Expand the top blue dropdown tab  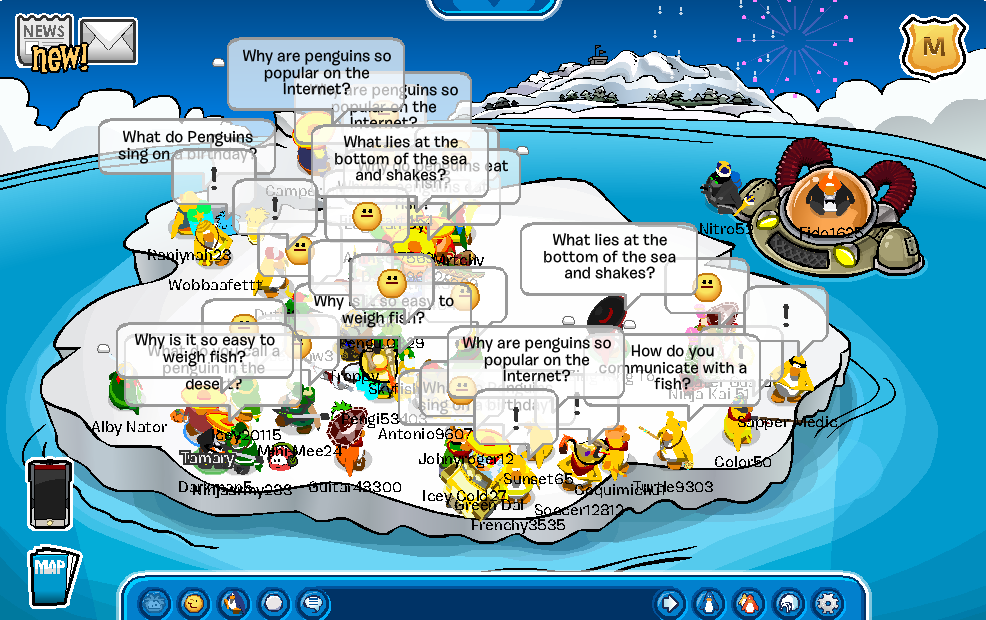(x=493, y=6)
